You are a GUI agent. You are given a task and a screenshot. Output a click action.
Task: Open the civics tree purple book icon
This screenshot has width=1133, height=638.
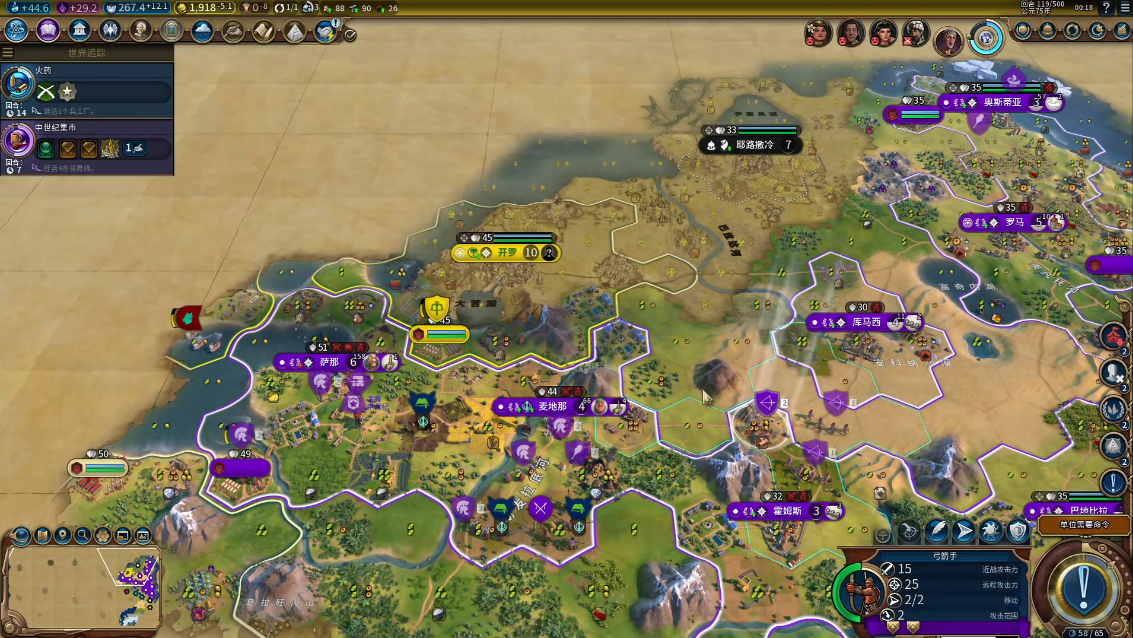47,30
